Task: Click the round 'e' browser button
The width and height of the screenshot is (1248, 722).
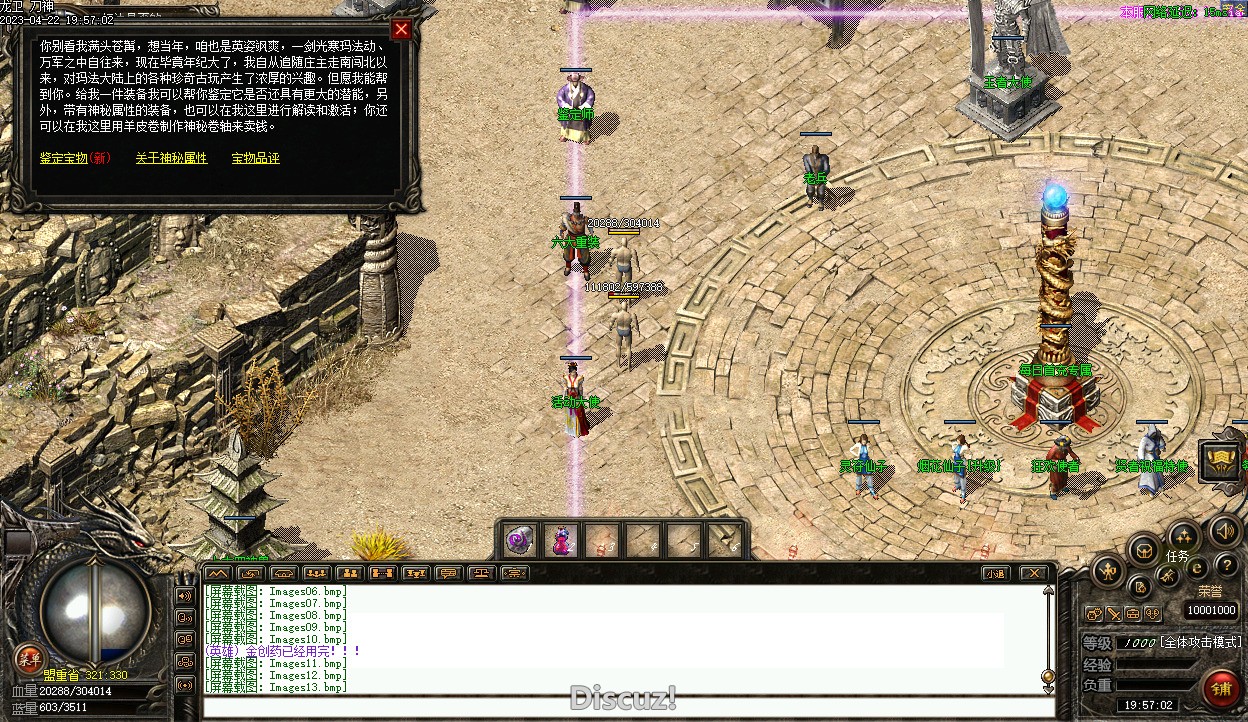Action: click(x=1197, y=568)
